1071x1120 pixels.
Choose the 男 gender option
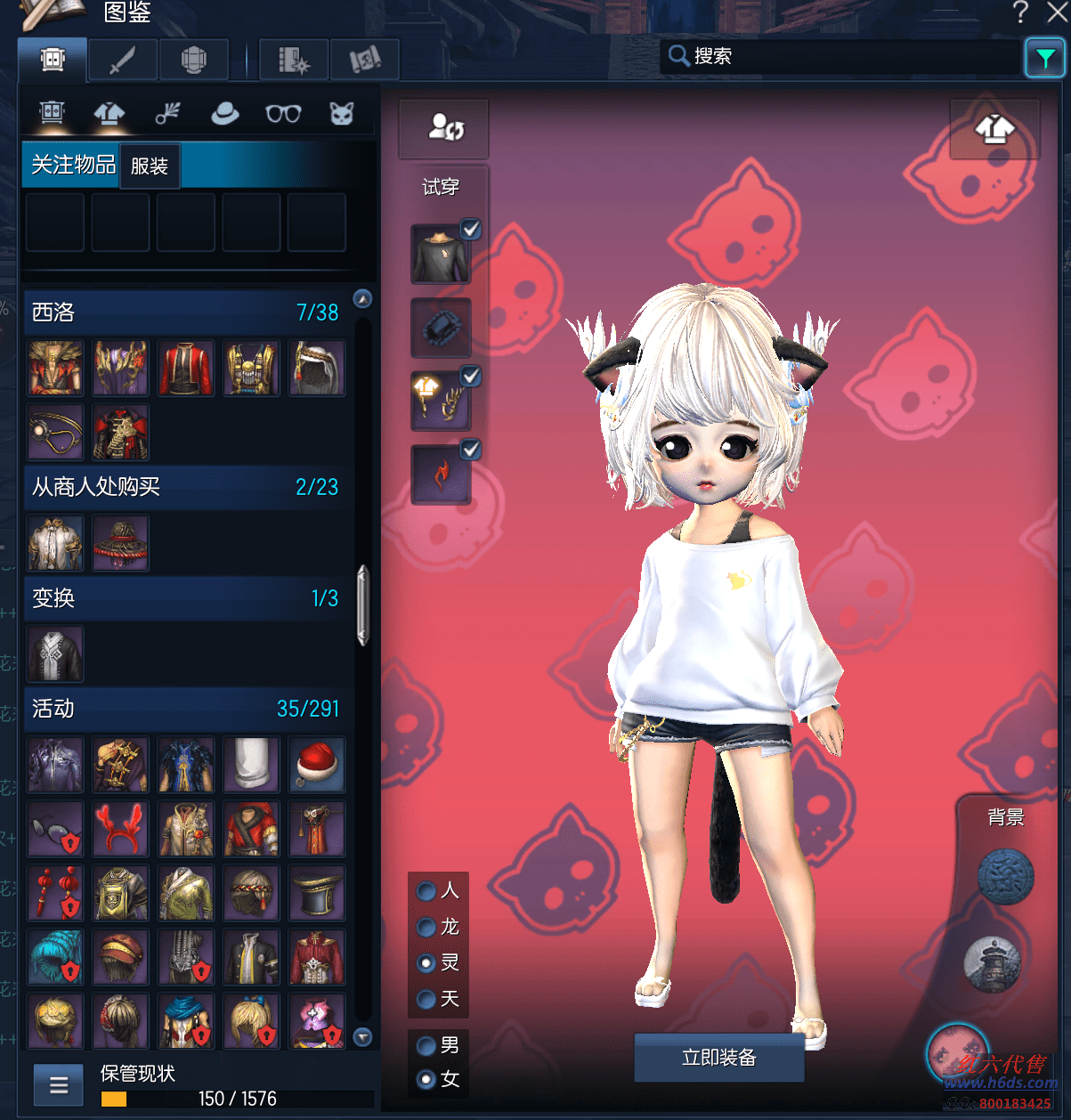(427, 1045)
